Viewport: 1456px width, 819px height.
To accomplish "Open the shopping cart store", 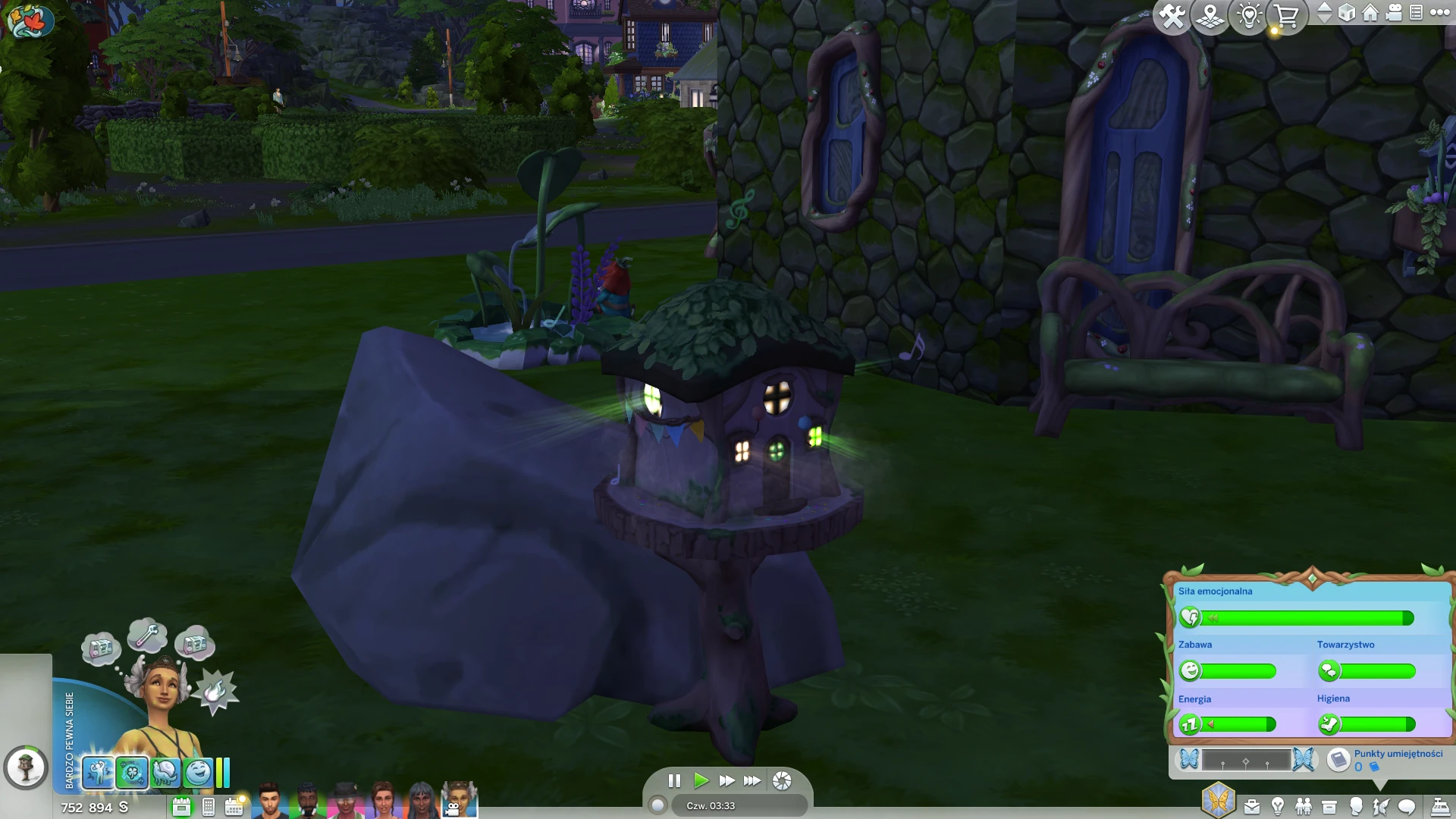I will pos(1287,16).
